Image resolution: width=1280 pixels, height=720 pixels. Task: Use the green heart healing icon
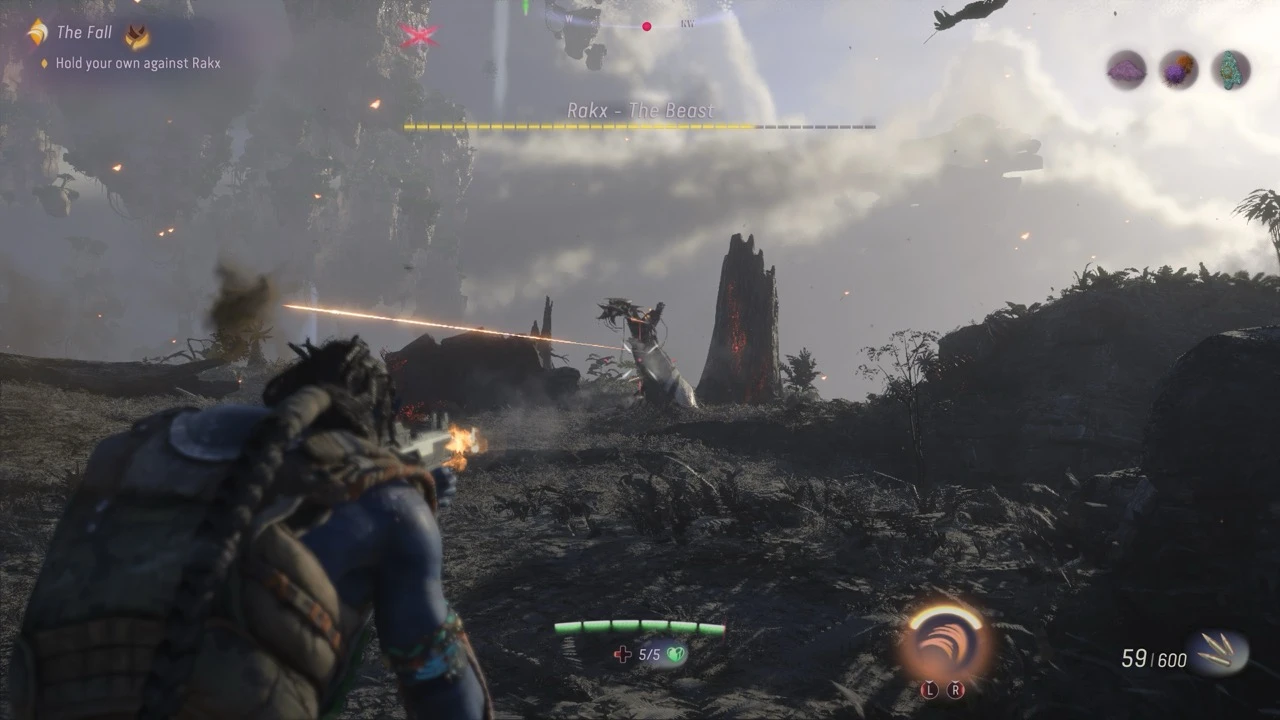676,655
